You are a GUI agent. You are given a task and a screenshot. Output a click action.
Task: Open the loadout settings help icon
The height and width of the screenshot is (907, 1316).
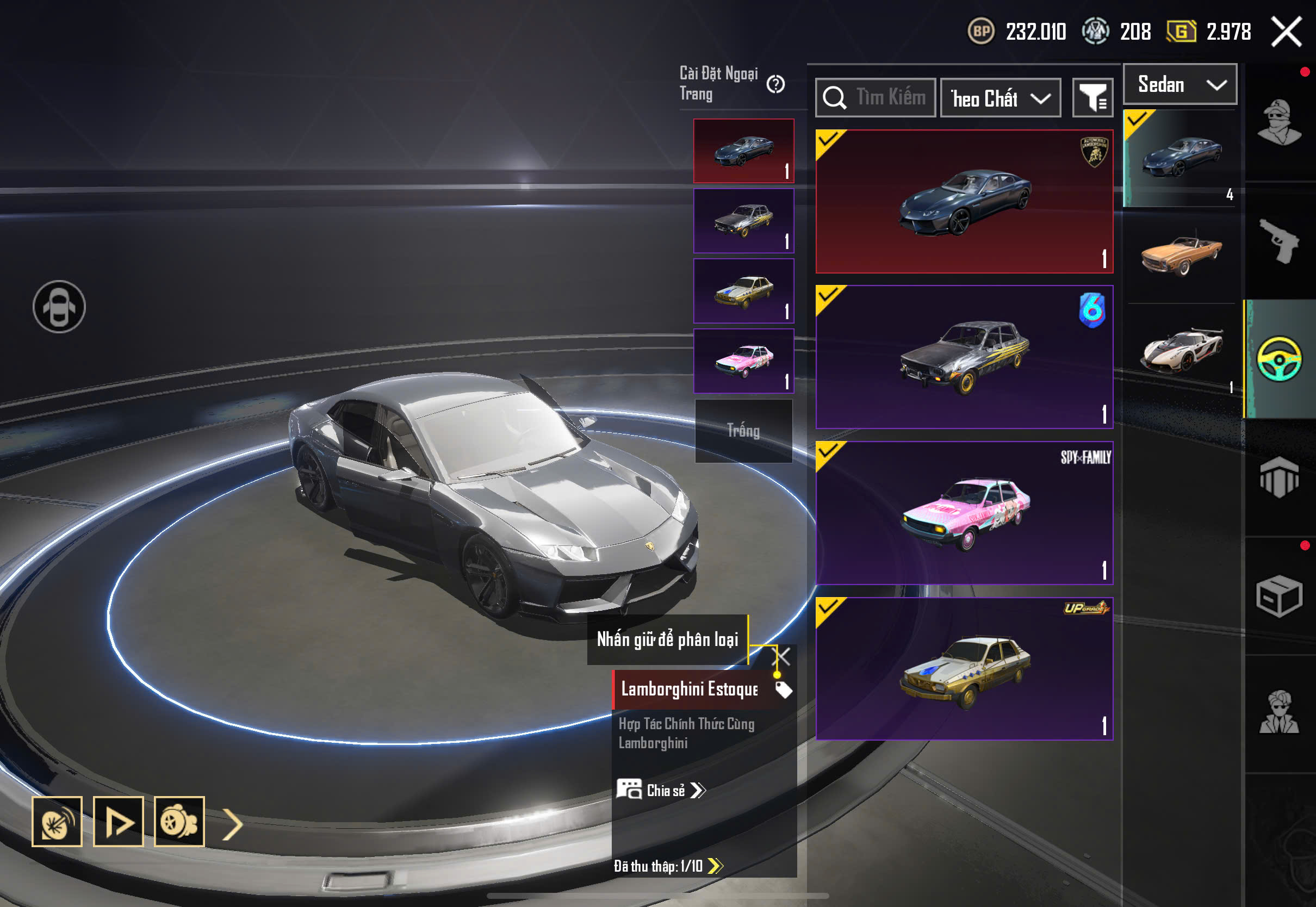[x=775, y=85]
